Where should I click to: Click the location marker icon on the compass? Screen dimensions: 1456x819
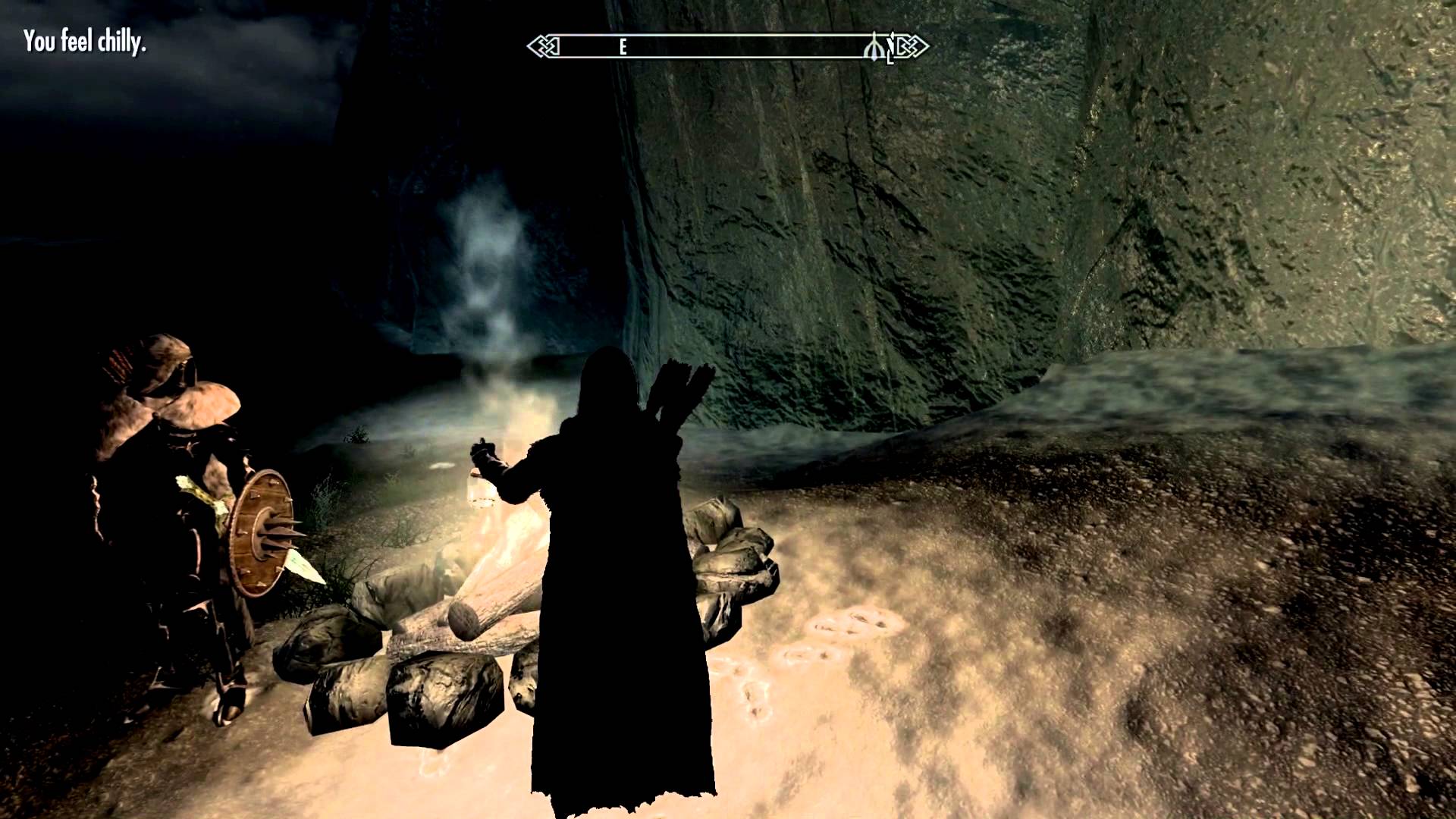(x=874, y=48)
